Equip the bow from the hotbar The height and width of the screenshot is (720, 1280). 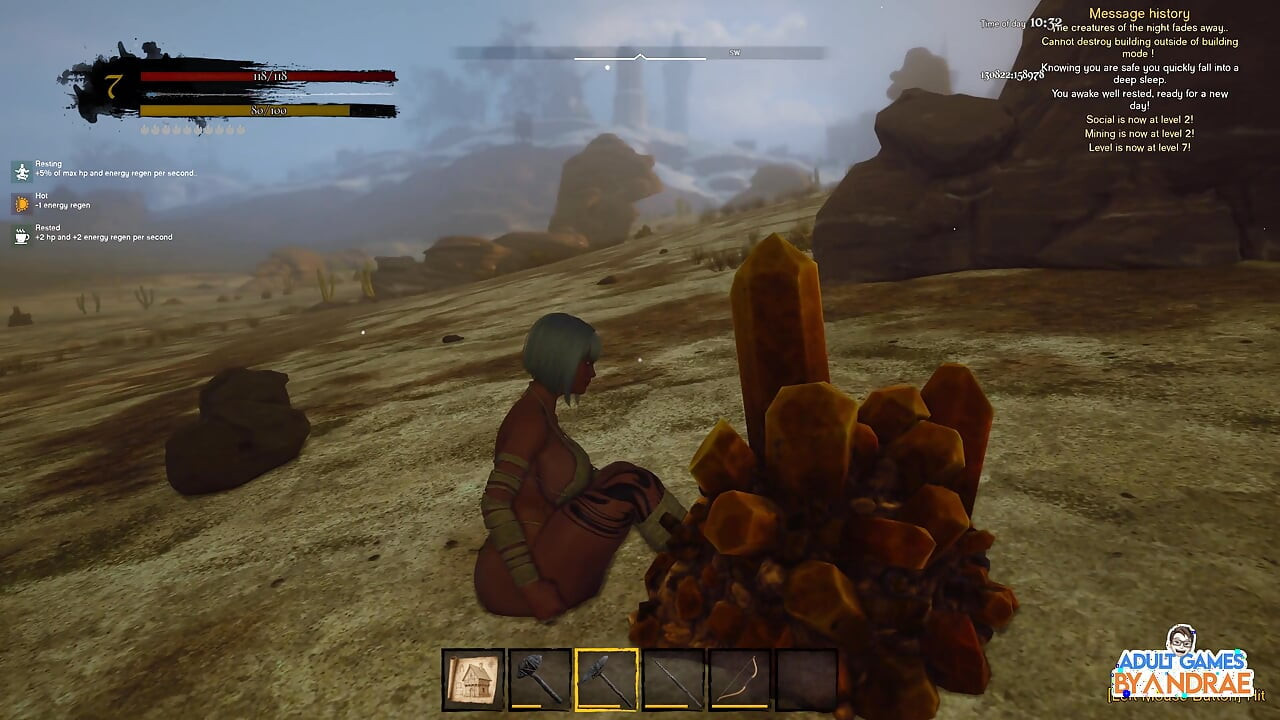(739, 680)
